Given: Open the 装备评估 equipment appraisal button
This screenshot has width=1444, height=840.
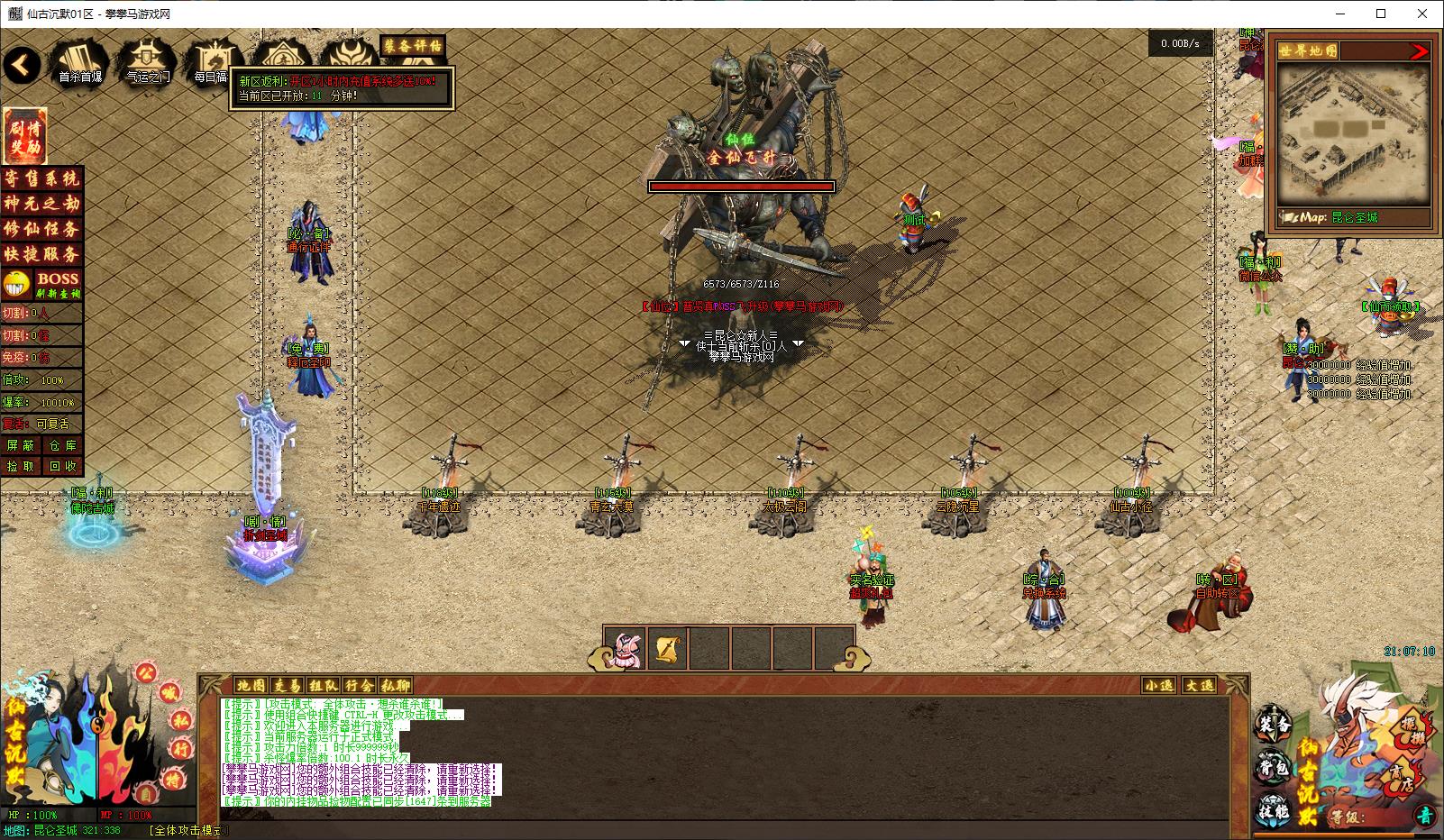Looking at the screenshot, I should coord(413,45).
